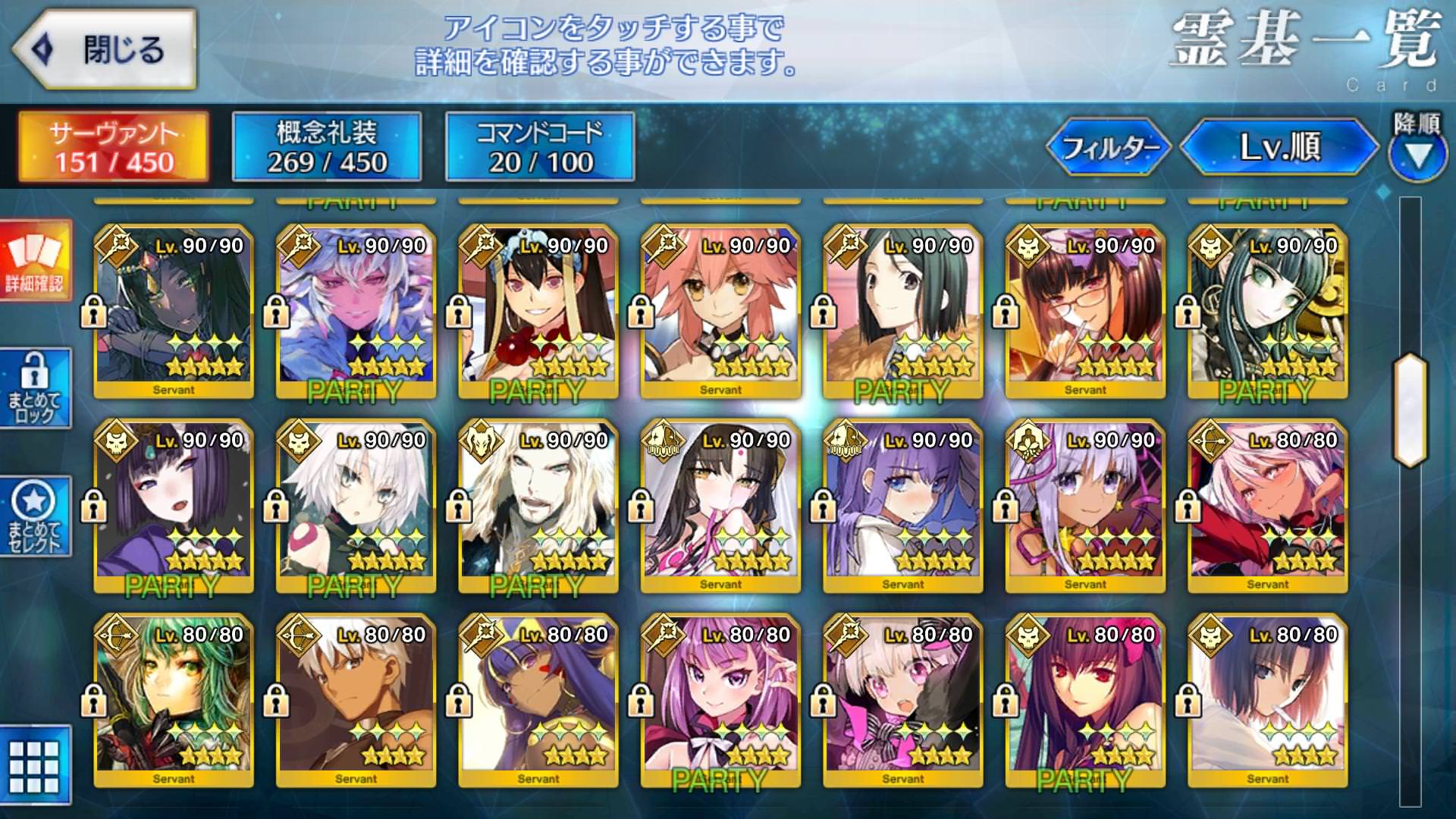Select the まとめてセレクト star button

pyautogui.click(x=35, y=516)
